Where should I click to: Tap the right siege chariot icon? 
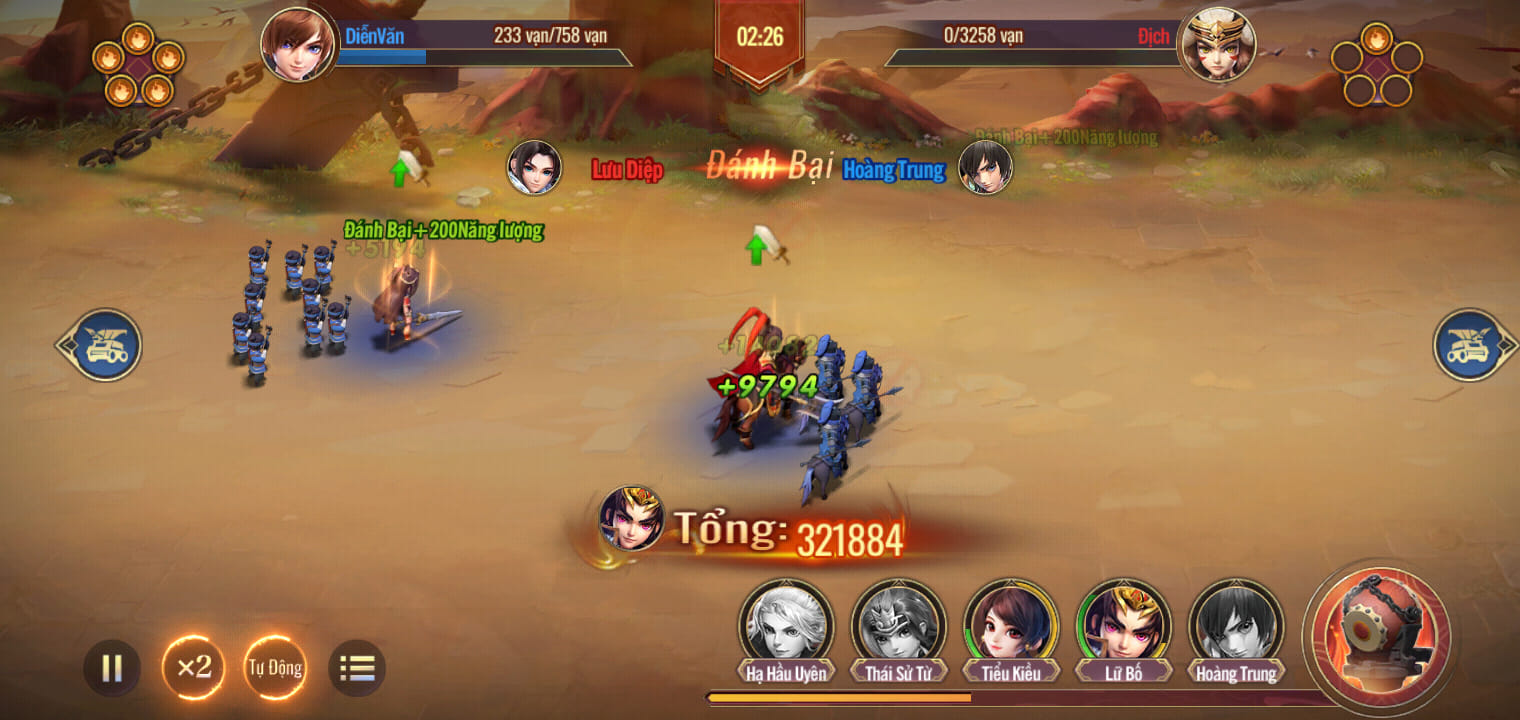(x=1467, y=345)
